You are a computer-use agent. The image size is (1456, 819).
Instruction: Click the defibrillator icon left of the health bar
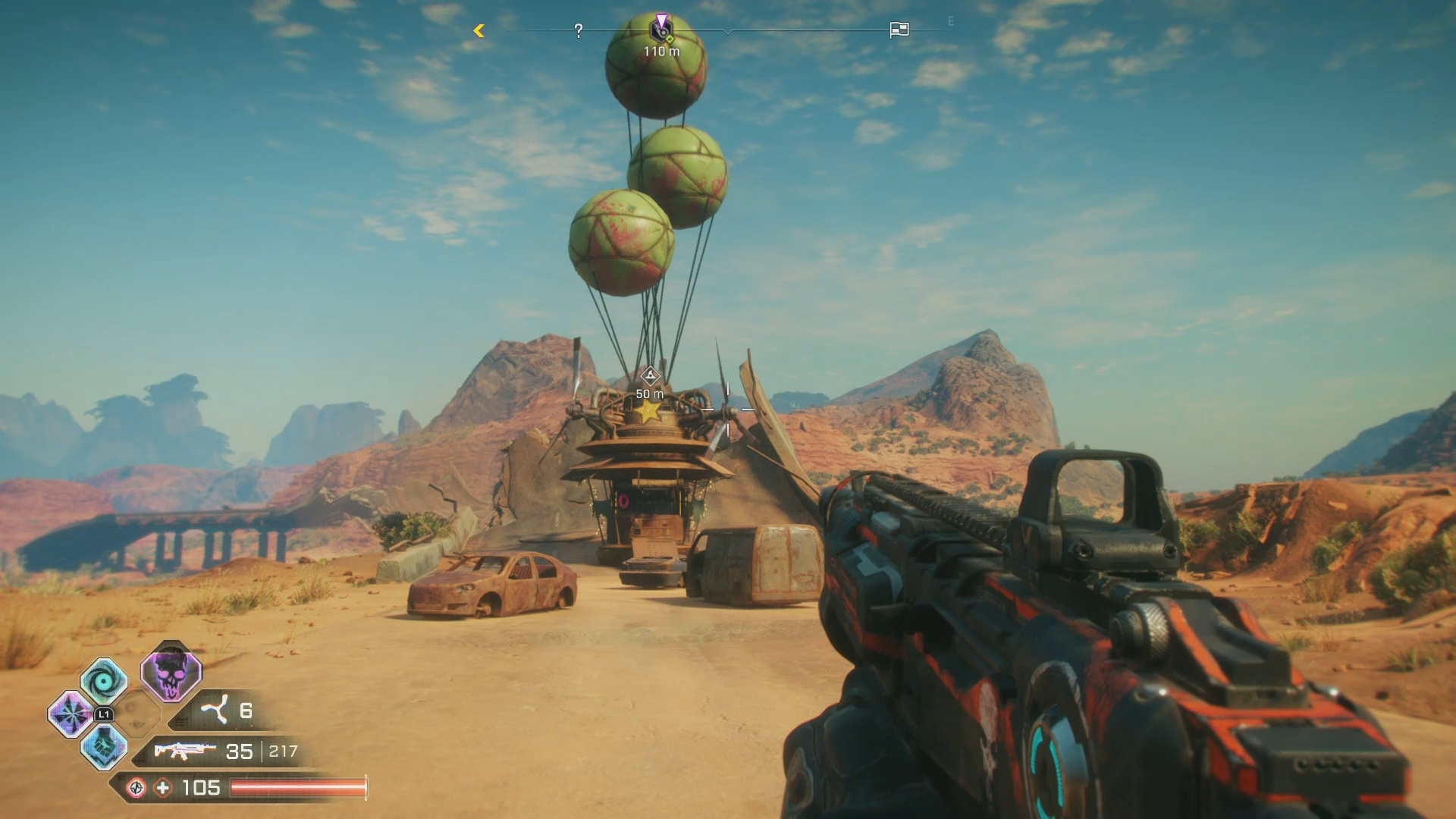tap(137, 788)
